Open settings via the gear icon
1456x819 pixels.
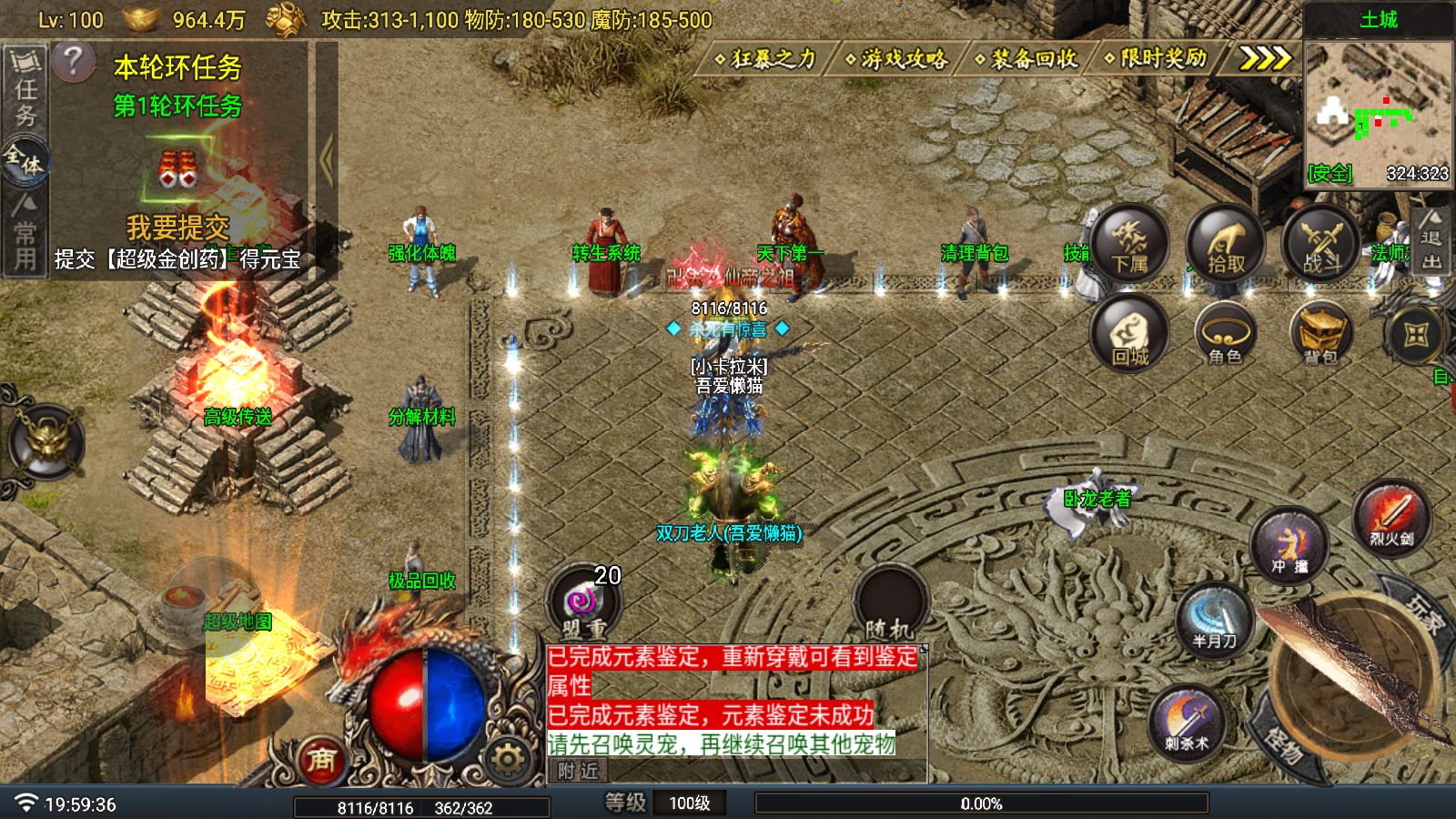coord(507,757)
